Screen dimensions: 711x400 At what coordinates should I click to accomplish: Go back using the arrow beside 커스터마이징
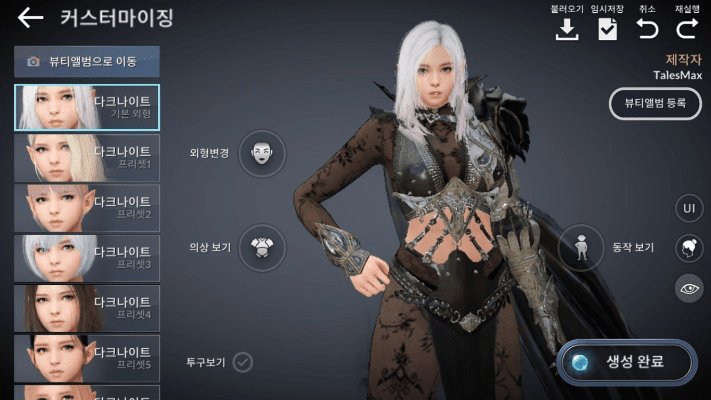[x=30, y=18]
